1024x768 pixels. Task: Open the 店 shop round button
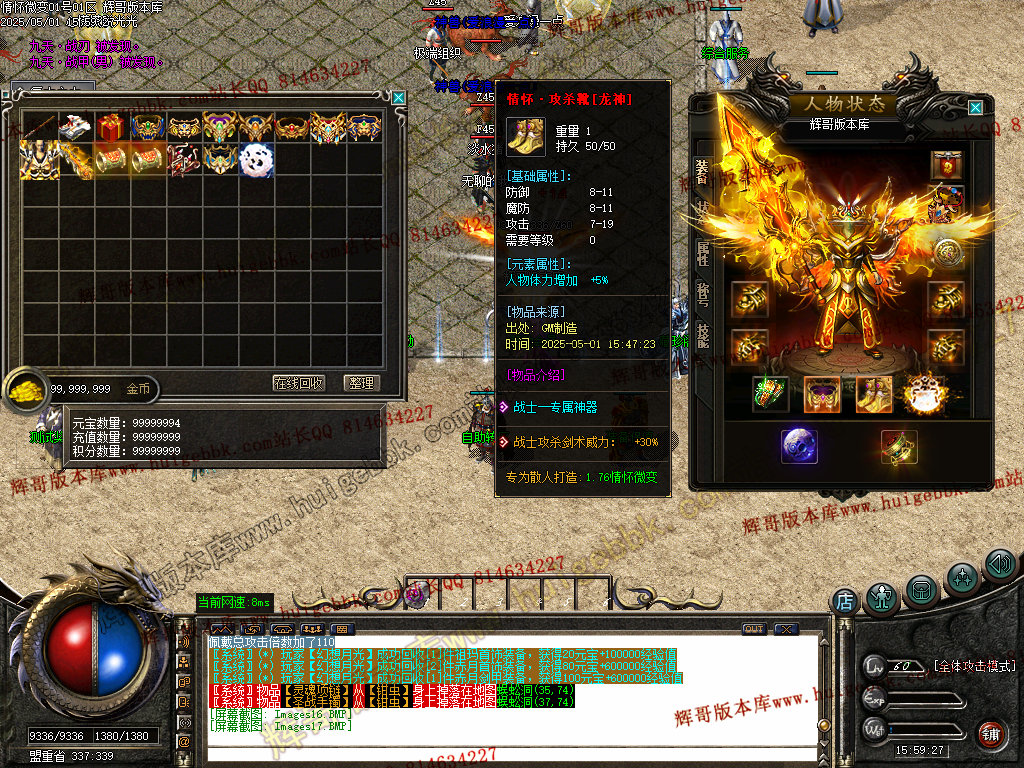point(845,601)
